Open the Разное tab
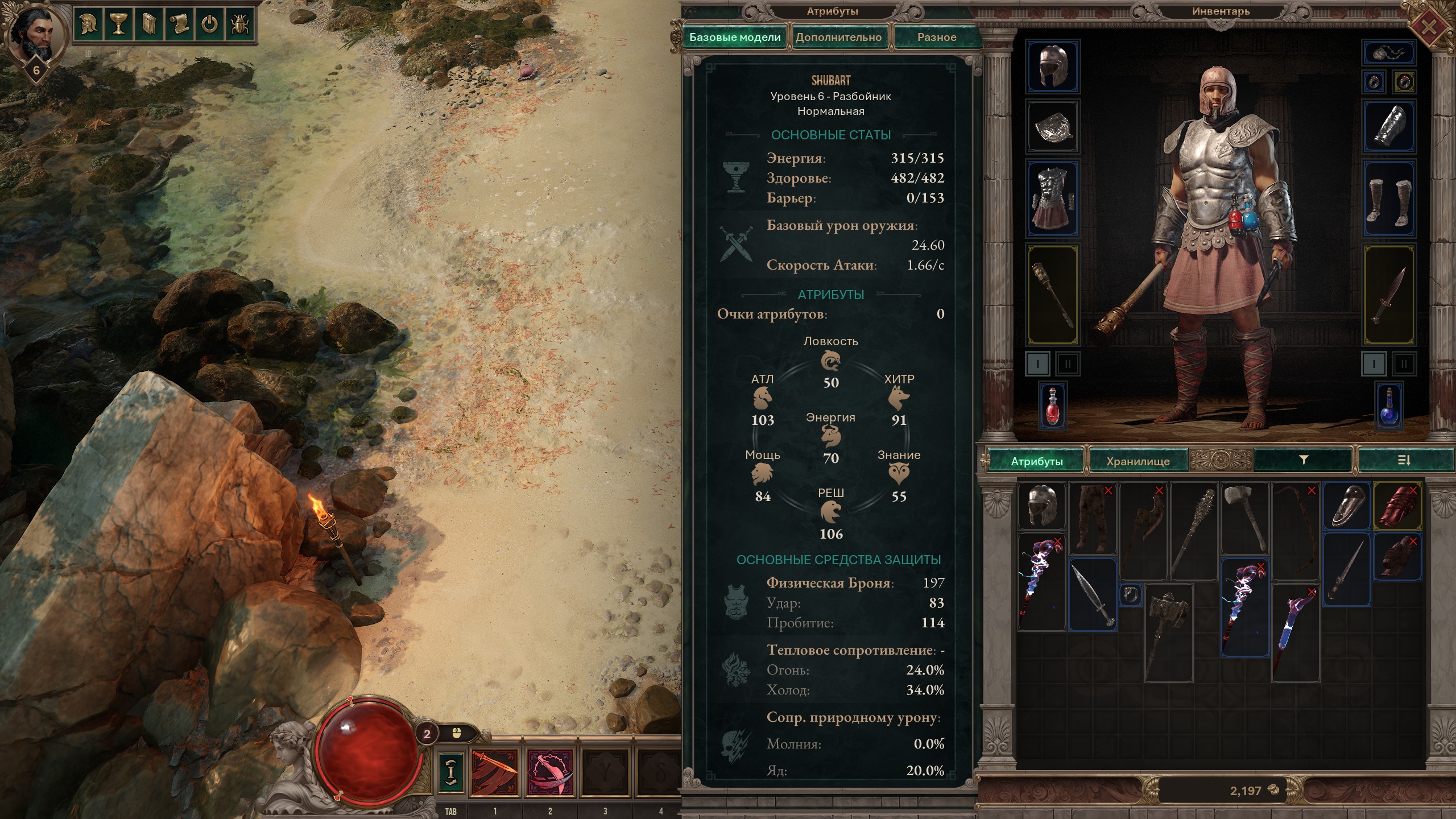This screenshot has width=1456, height=819. [x=936, y=38]
